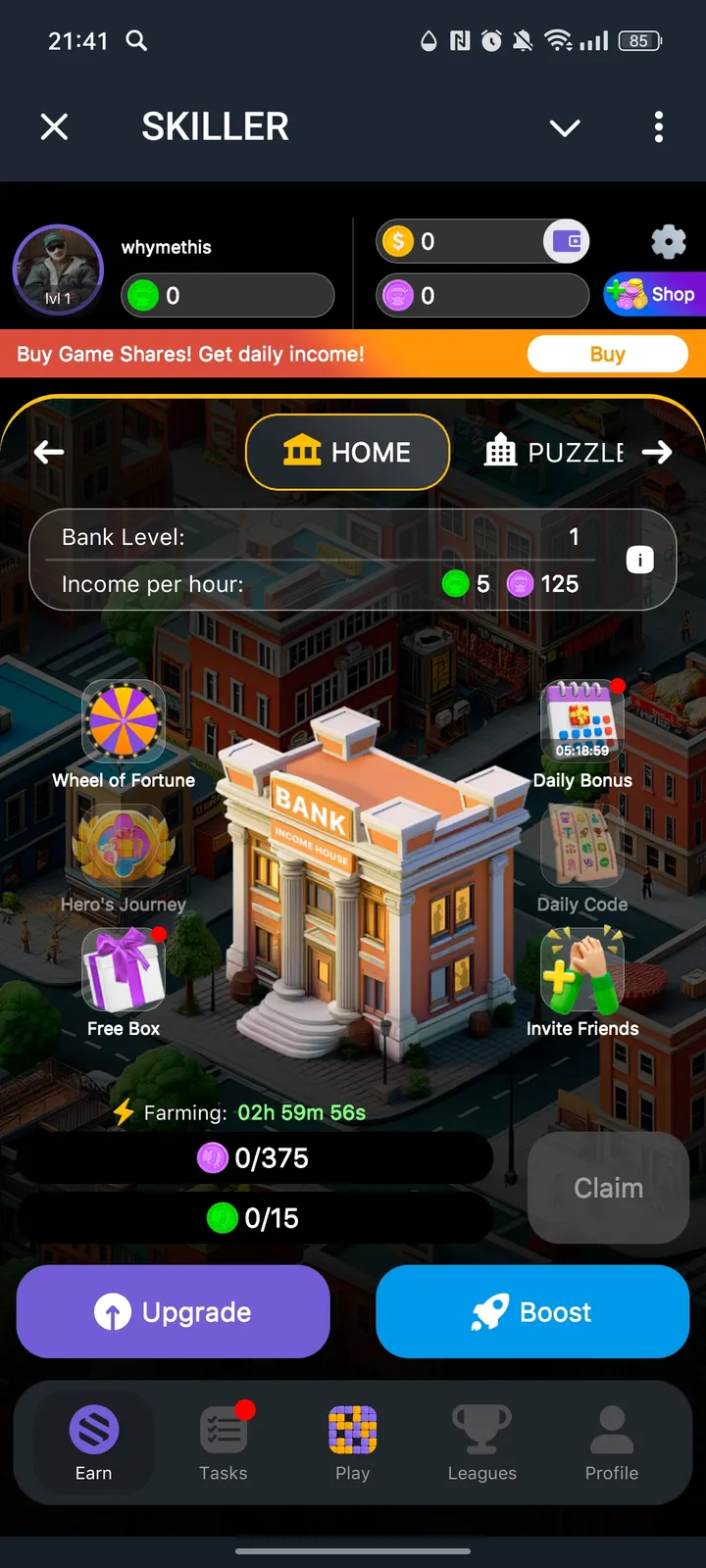Open the gear settings icon
706x1568 pixels.
click(668, 241)
